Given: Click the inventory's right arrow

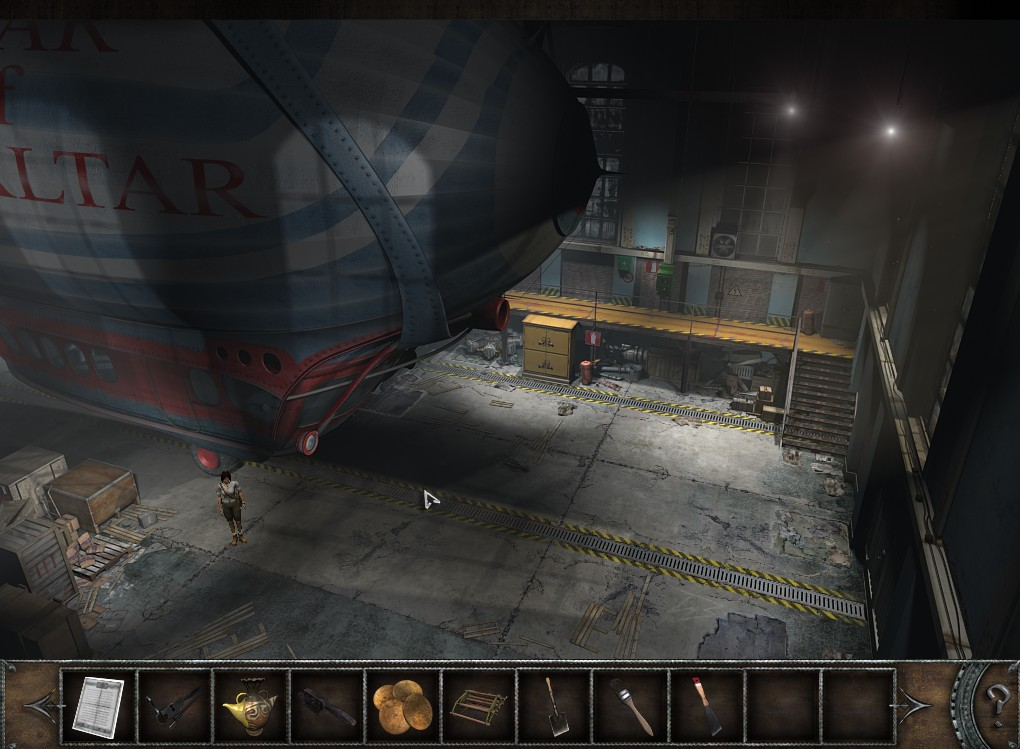Looking at the screenshot, I should (x=916, y=704).
